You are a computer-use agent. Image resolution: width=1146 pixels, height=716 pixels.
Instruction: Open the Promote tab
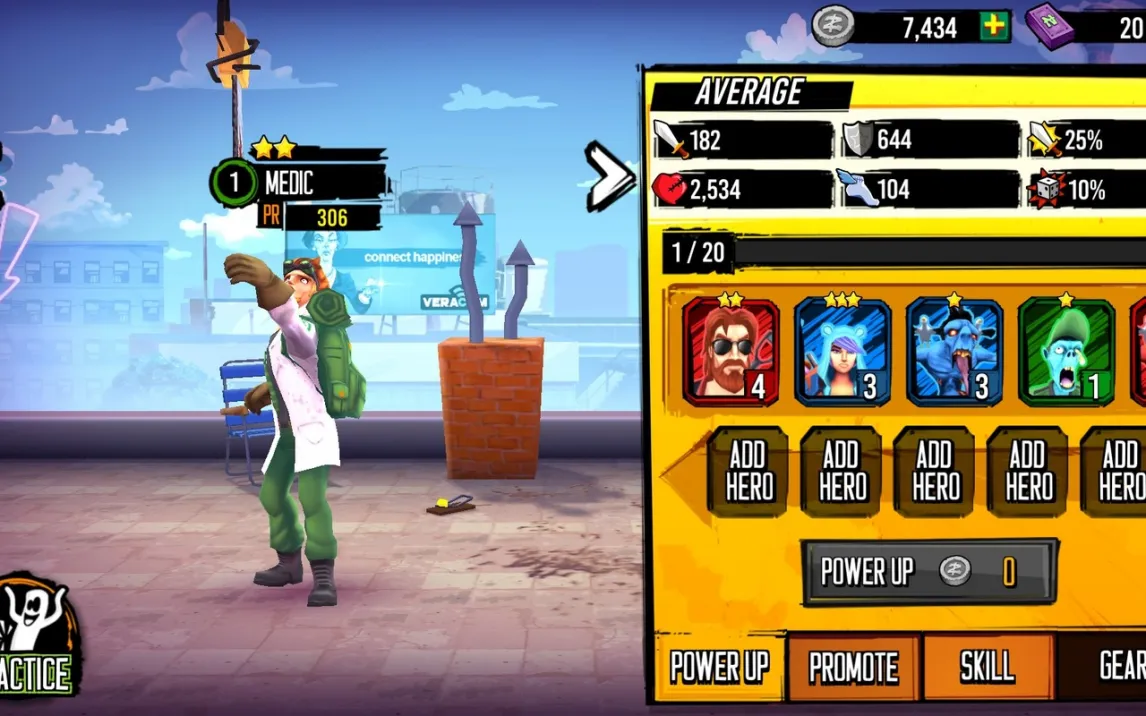(853, 667)
